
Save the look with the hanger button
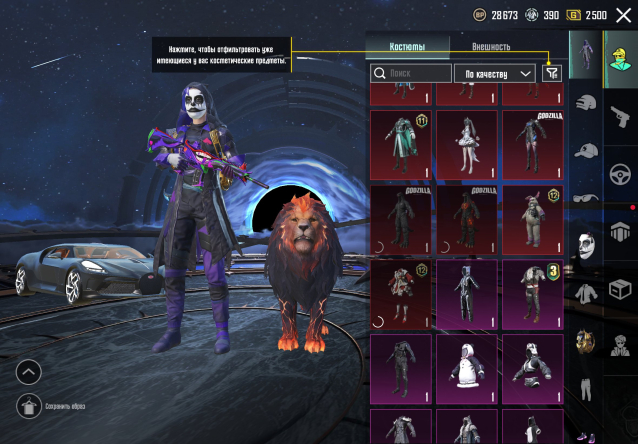tap(29, 405)
